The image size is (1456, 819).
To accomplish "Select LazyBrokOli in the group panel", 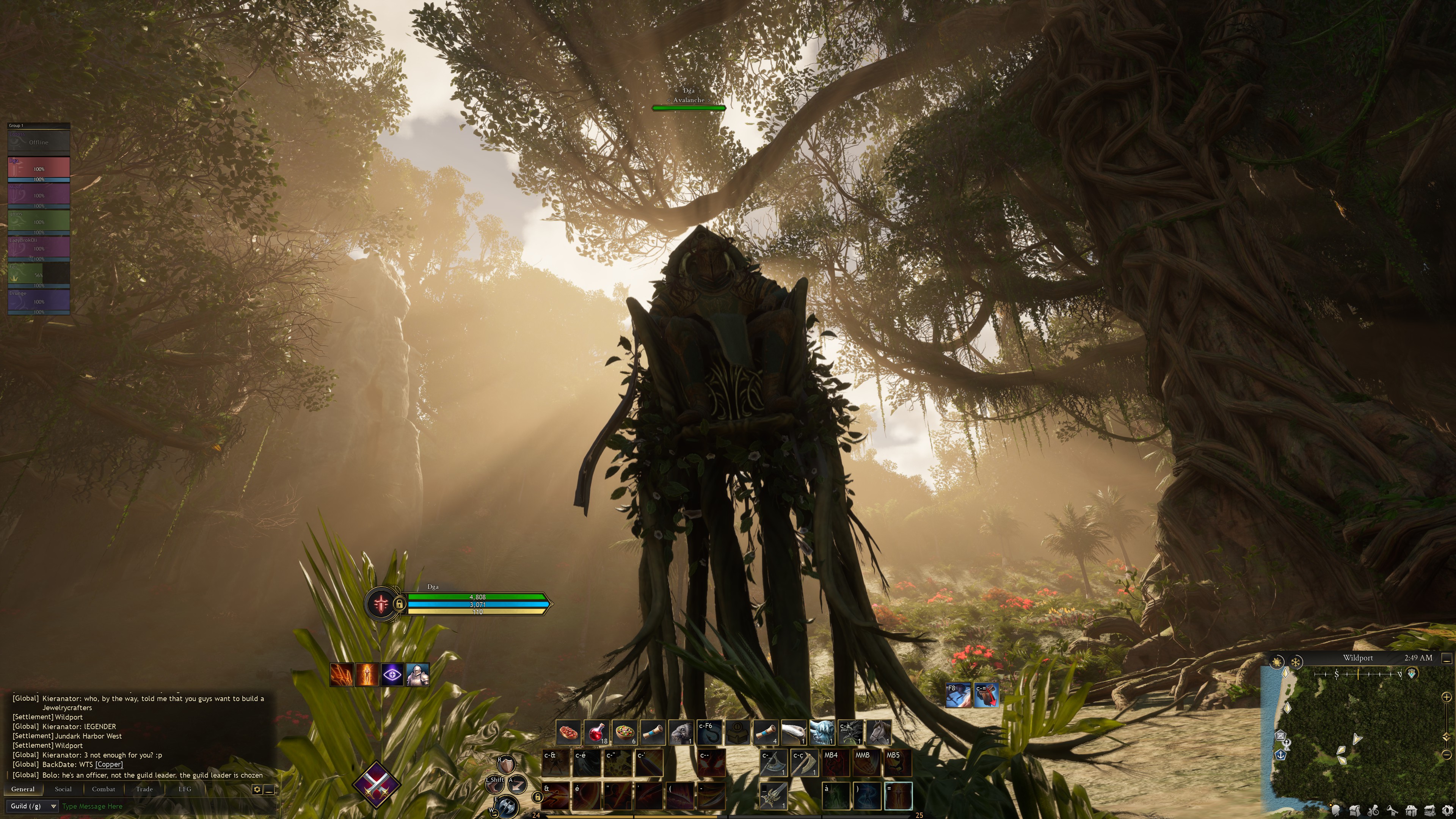I will [x=38, y=248].
